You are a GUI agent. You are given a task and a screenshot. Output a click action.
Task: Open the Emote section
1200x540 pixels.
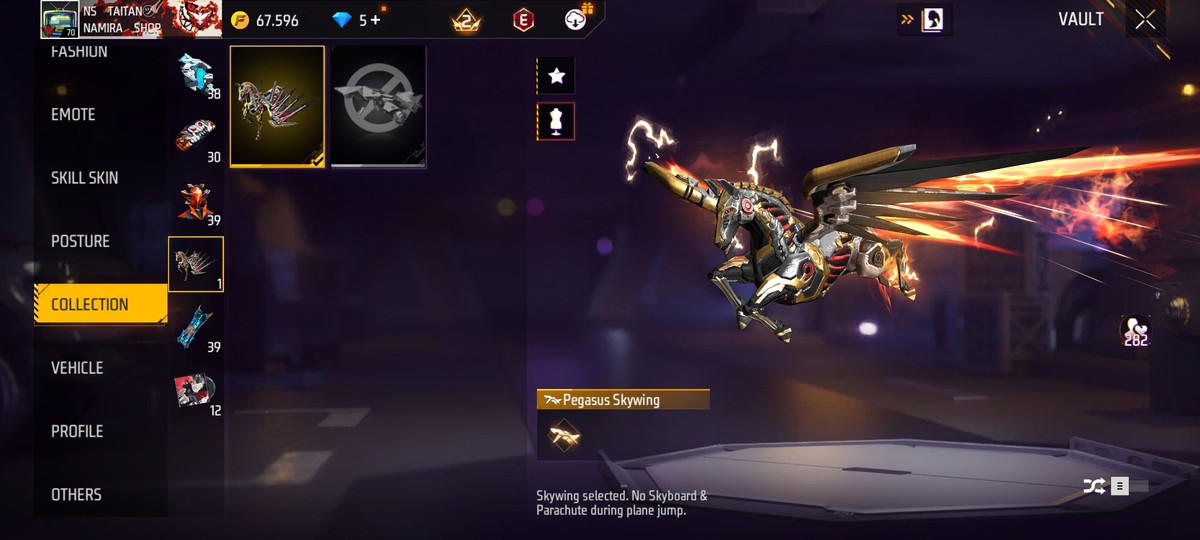pos(74,115)
